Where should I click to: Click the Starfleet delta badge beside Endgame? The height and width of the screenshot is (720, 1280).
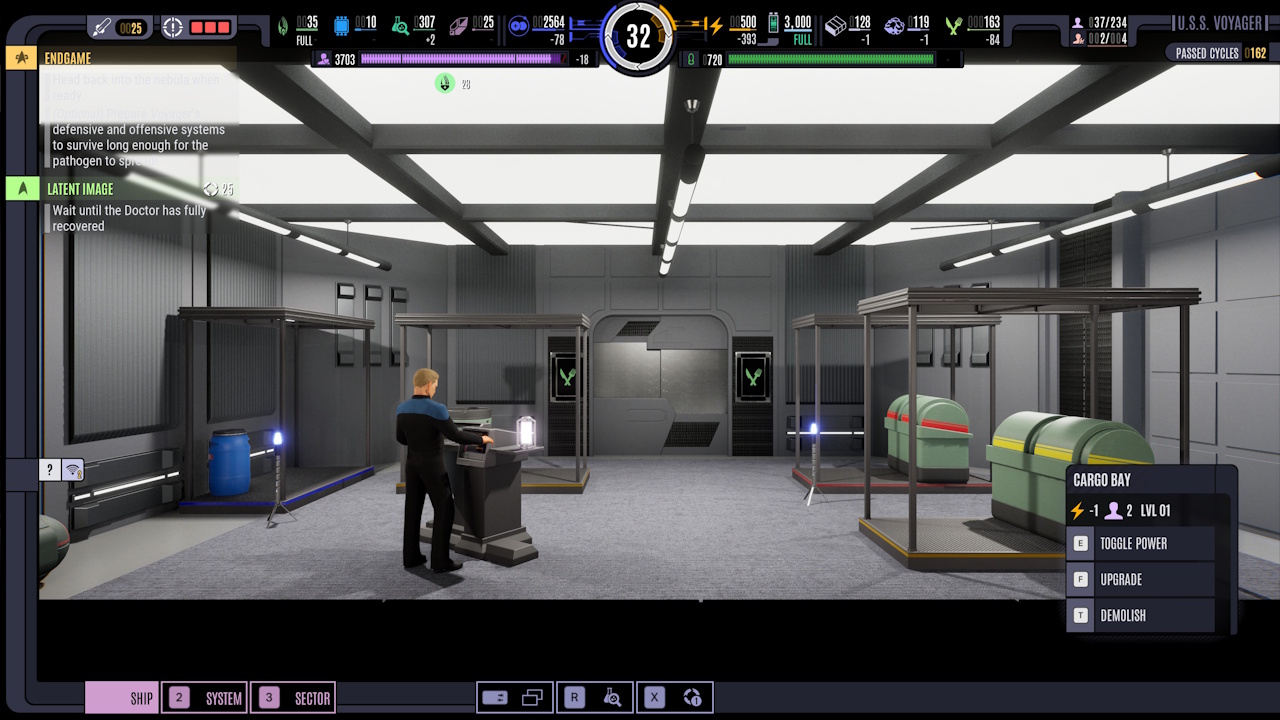[x=20, y=58]
